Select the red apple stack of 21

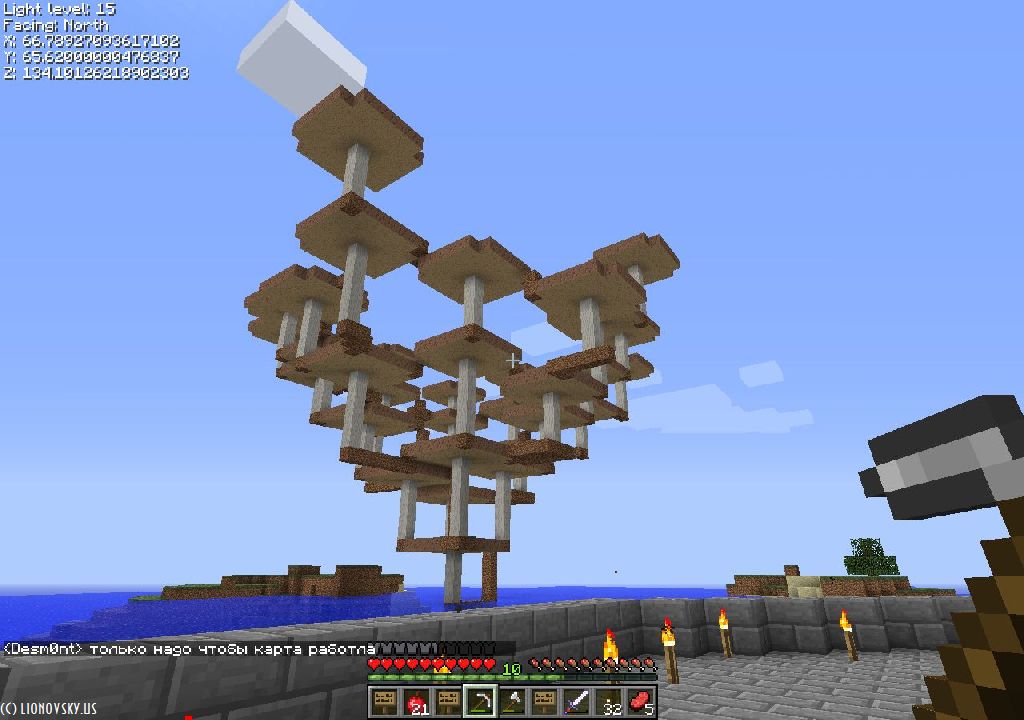click(416, 702)
